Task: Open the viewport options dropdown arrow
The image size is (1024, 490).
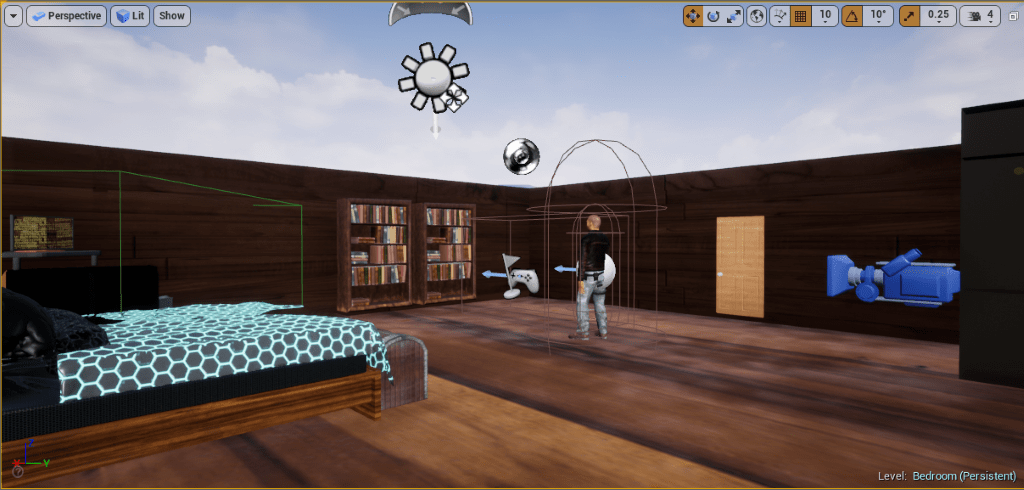Action: (14, 16)
